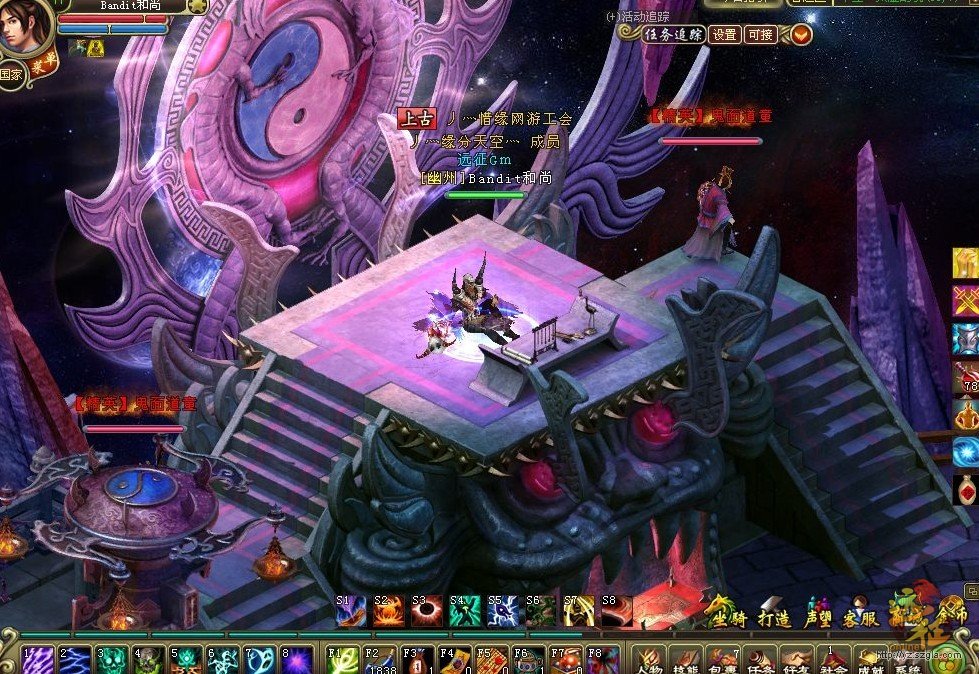Activate the S3 dark eclipse skill

point(426,610)
